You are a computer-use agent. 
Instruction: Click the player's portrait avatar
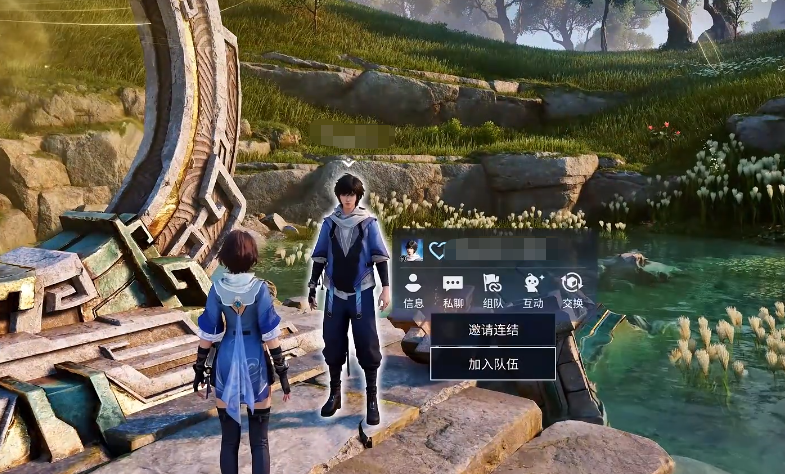[412, 250]
